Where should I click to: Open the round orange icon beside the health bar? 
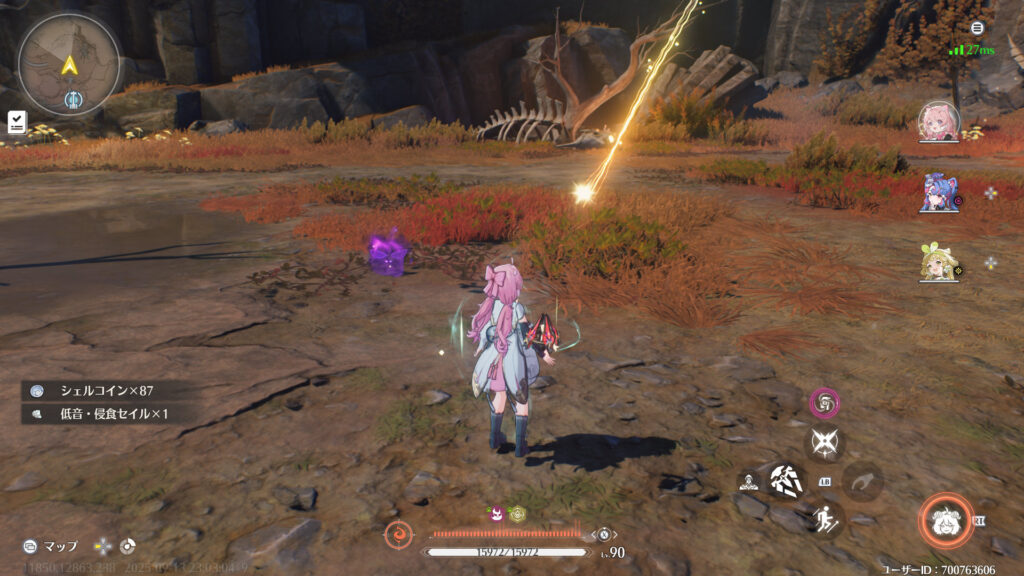tap(399, 535)
